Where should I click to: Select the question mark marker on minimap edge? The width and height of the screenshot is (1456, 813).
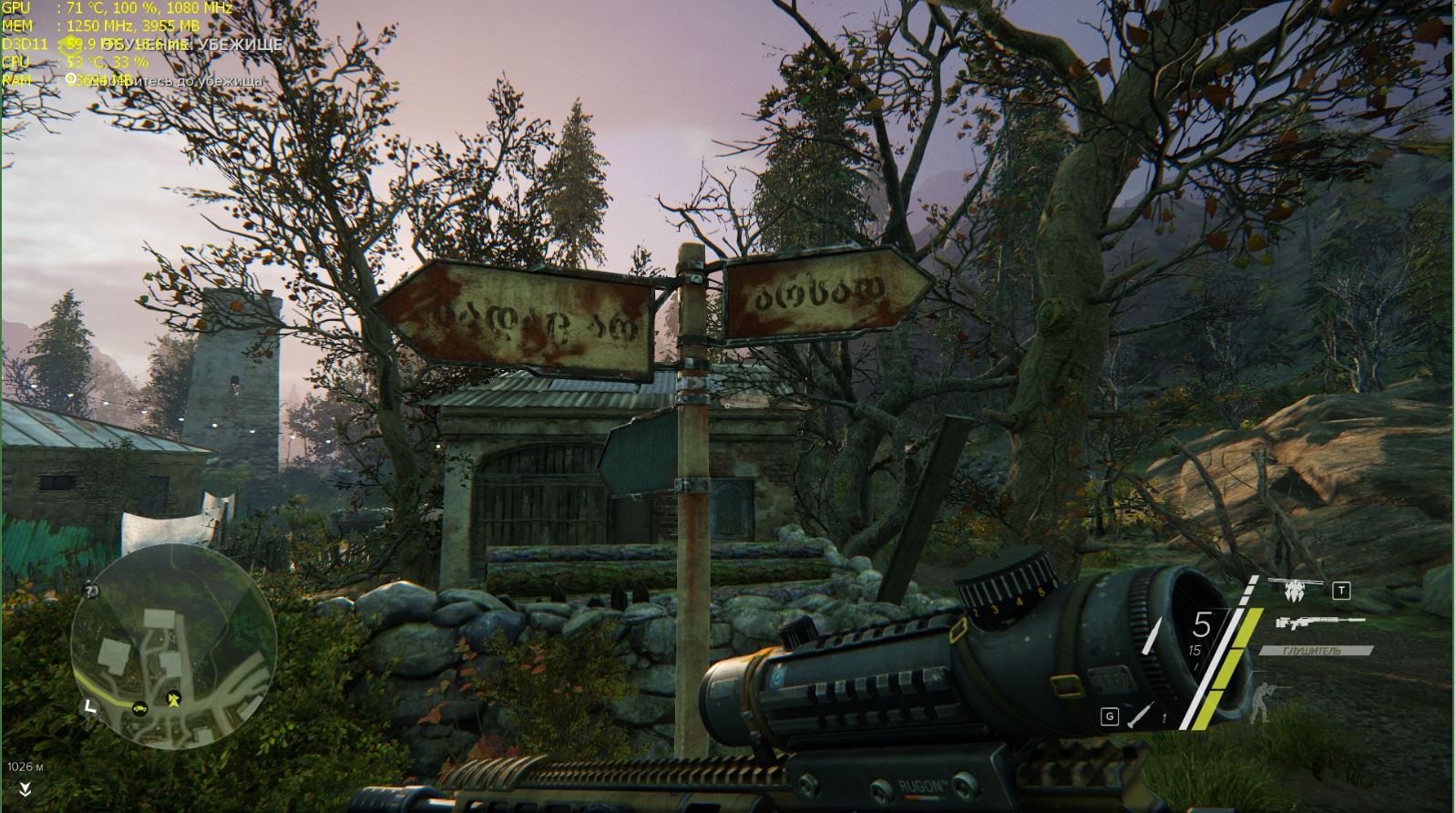pos(91,592)
